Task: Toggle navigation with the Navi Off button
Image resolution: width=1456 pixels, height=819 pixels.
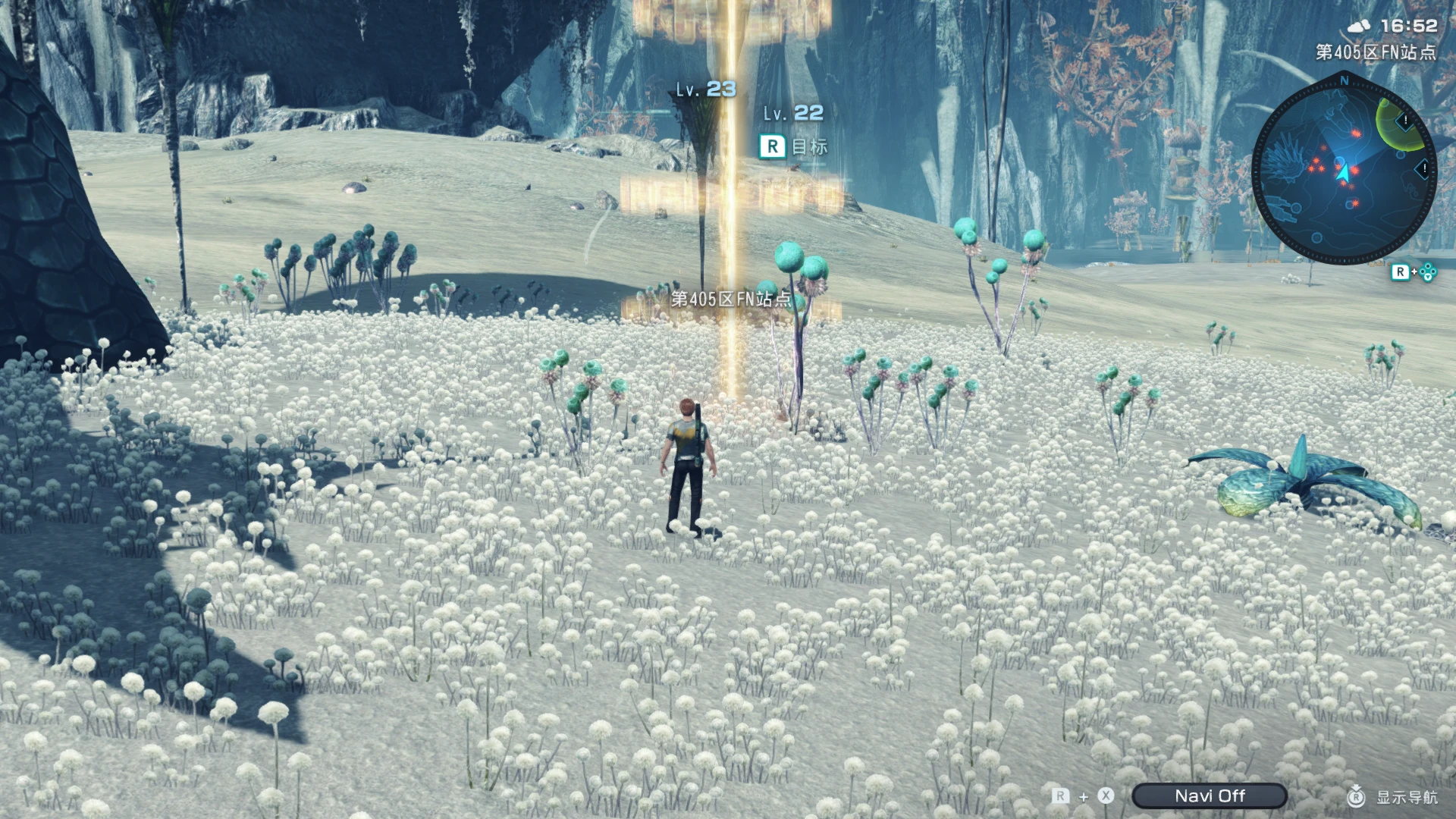Action: coord(1211,795)
